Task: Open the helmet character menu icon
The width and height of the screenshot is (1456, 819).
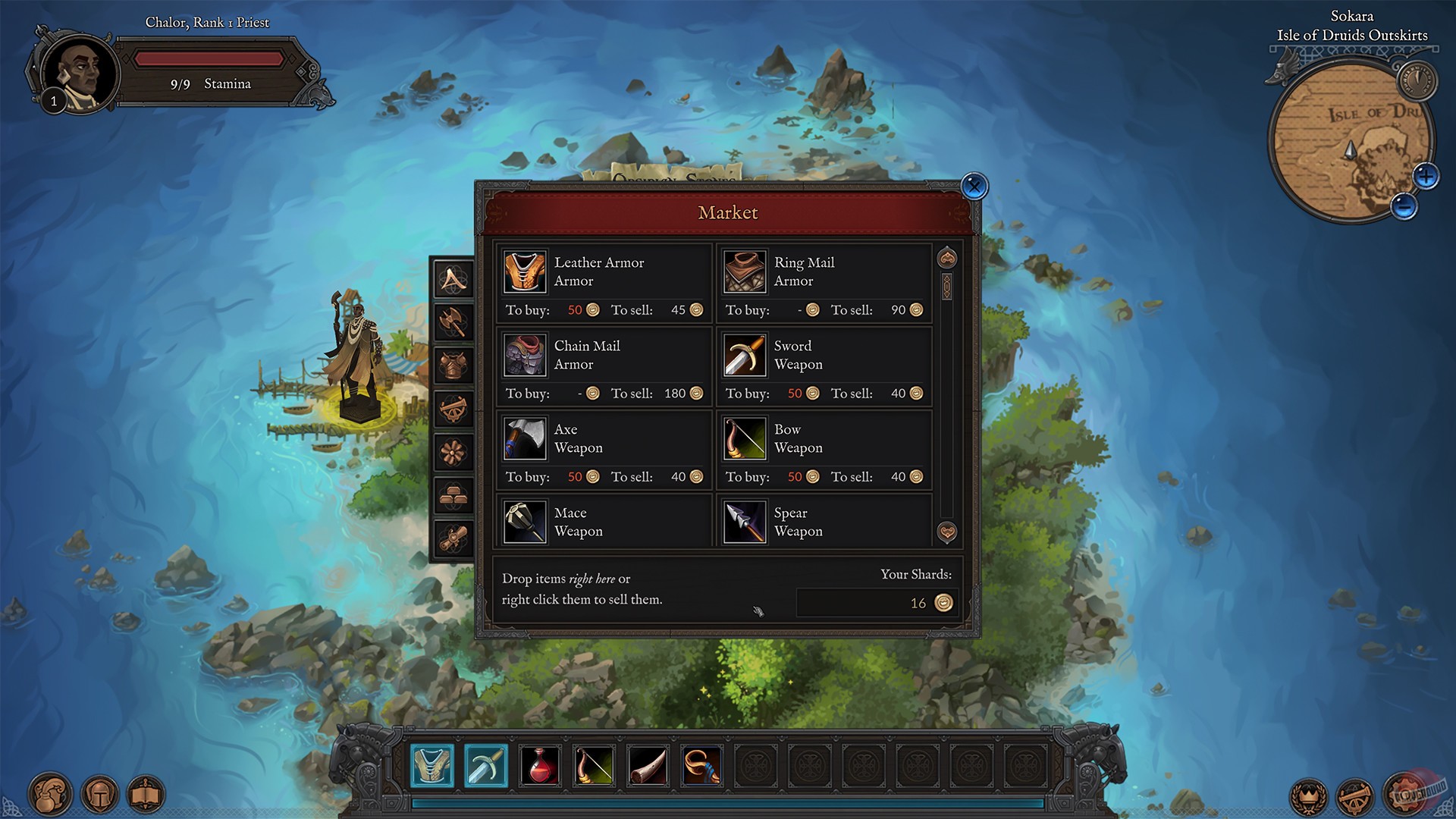Action: point(99,795)
